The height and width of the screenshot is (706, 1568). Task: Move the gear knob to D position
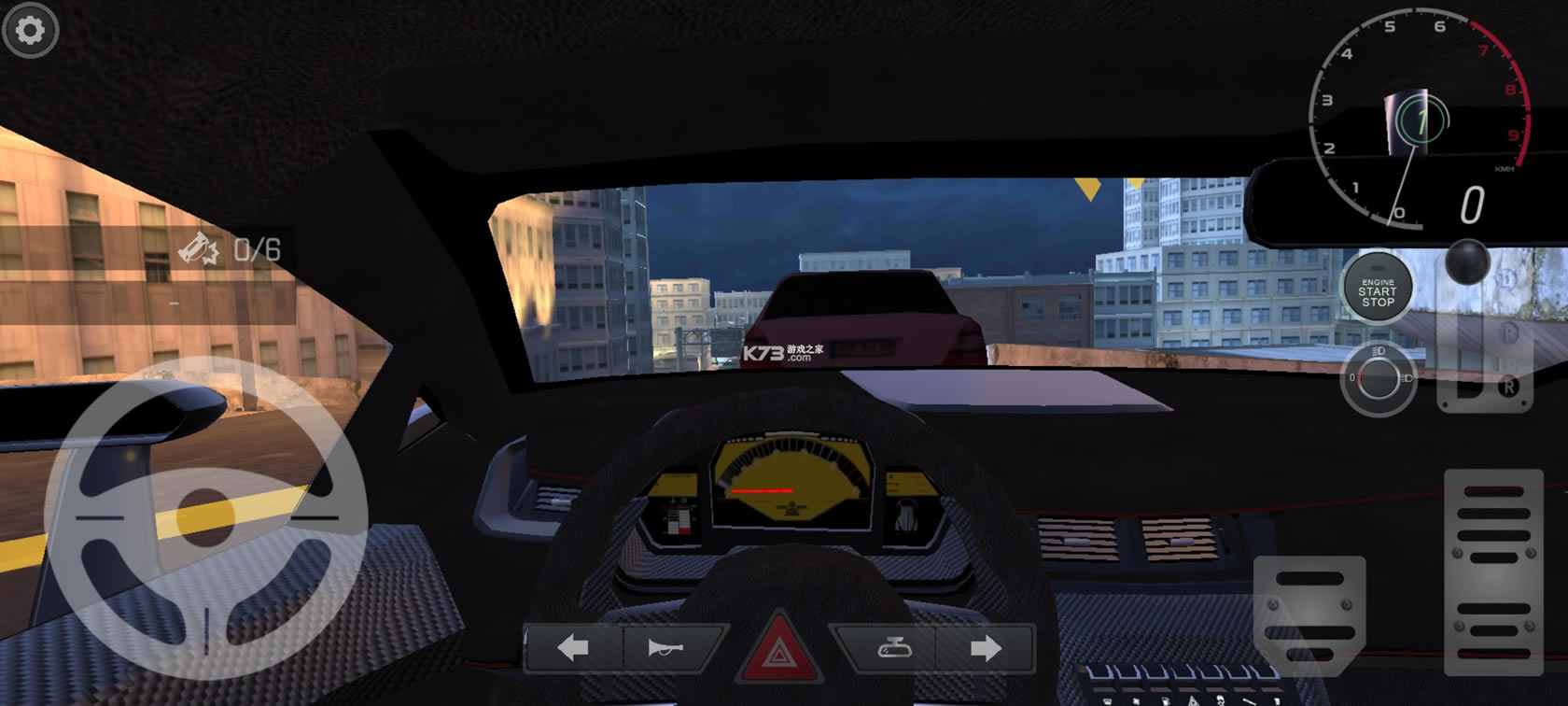click(1506, 279)
